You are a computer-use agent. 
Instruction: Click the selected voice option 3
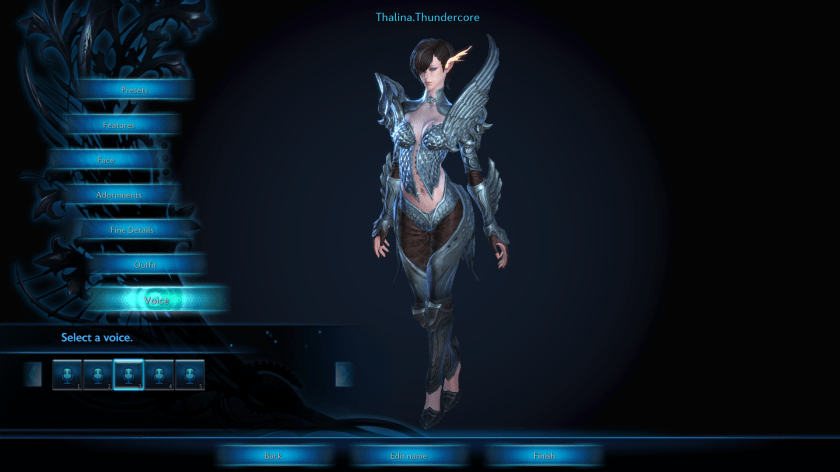tap(128, 374)
